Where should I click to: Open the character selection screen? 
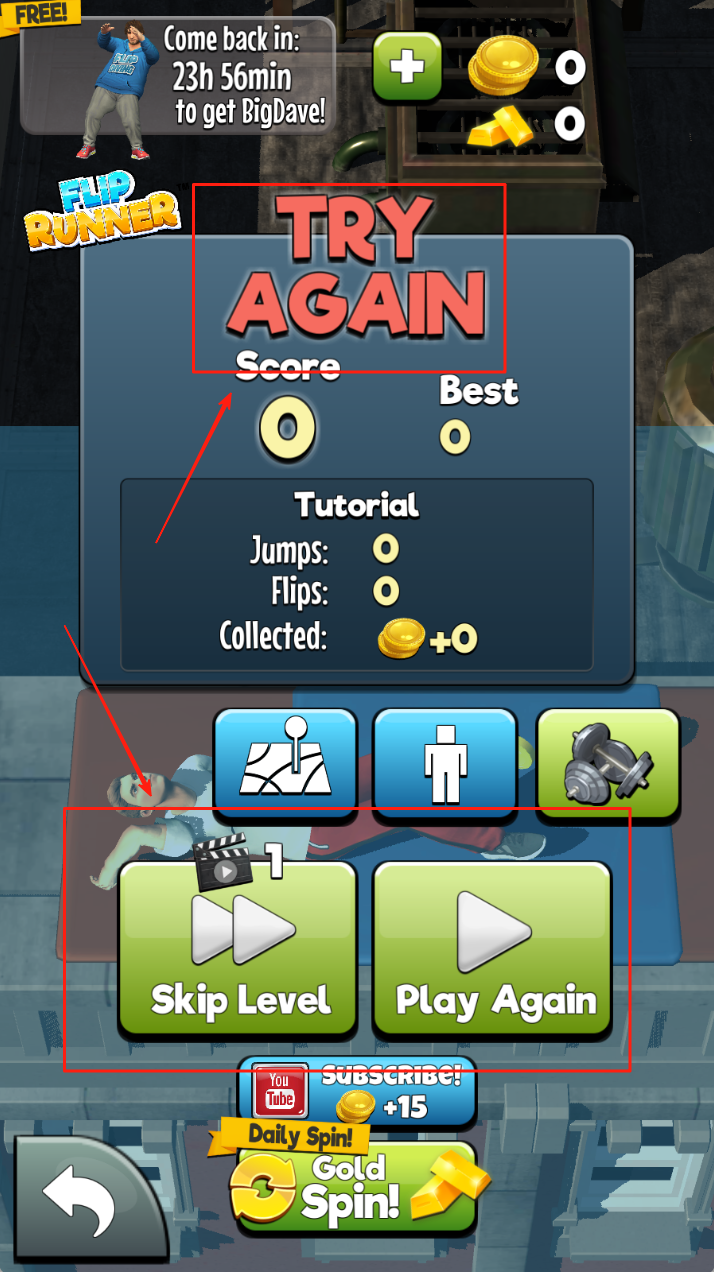coord(445,760)
